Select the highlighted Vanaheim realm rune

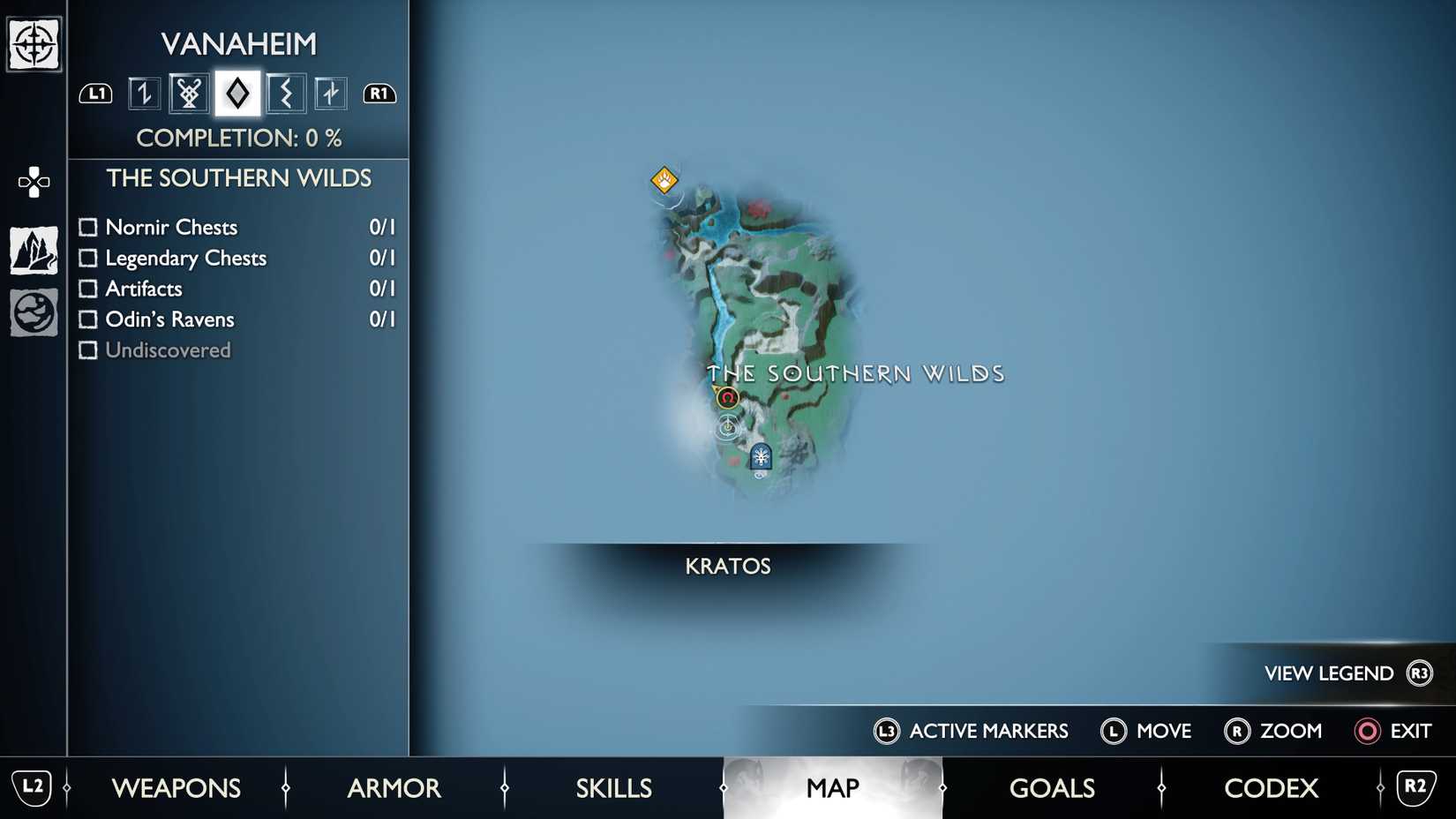tap(236, 93)
